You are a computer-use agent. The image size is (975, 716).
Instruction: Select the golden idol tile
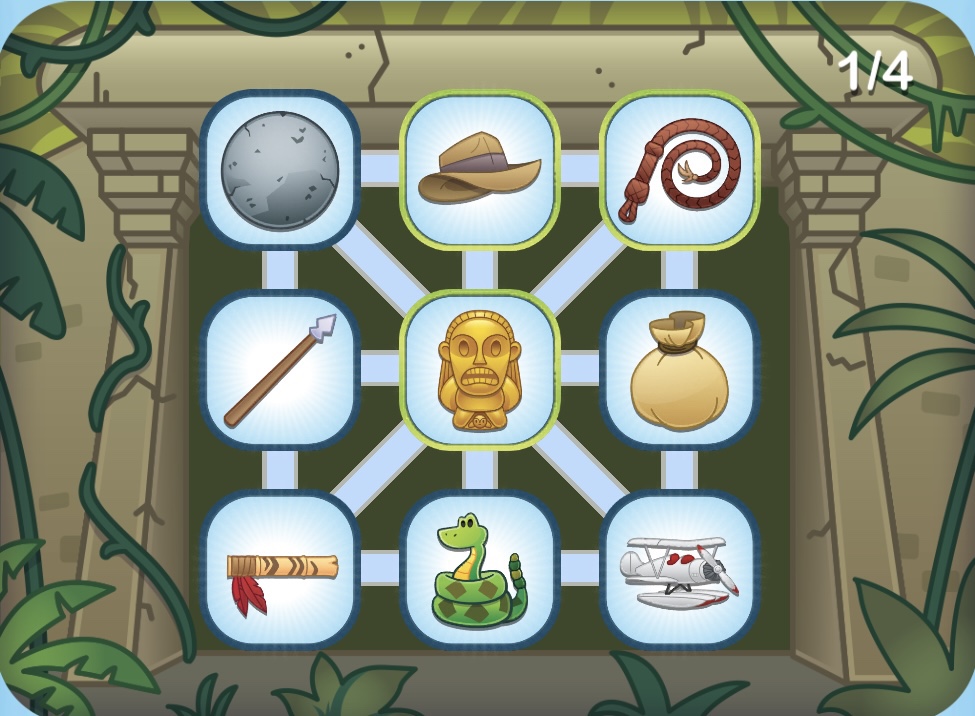(480, 369)
